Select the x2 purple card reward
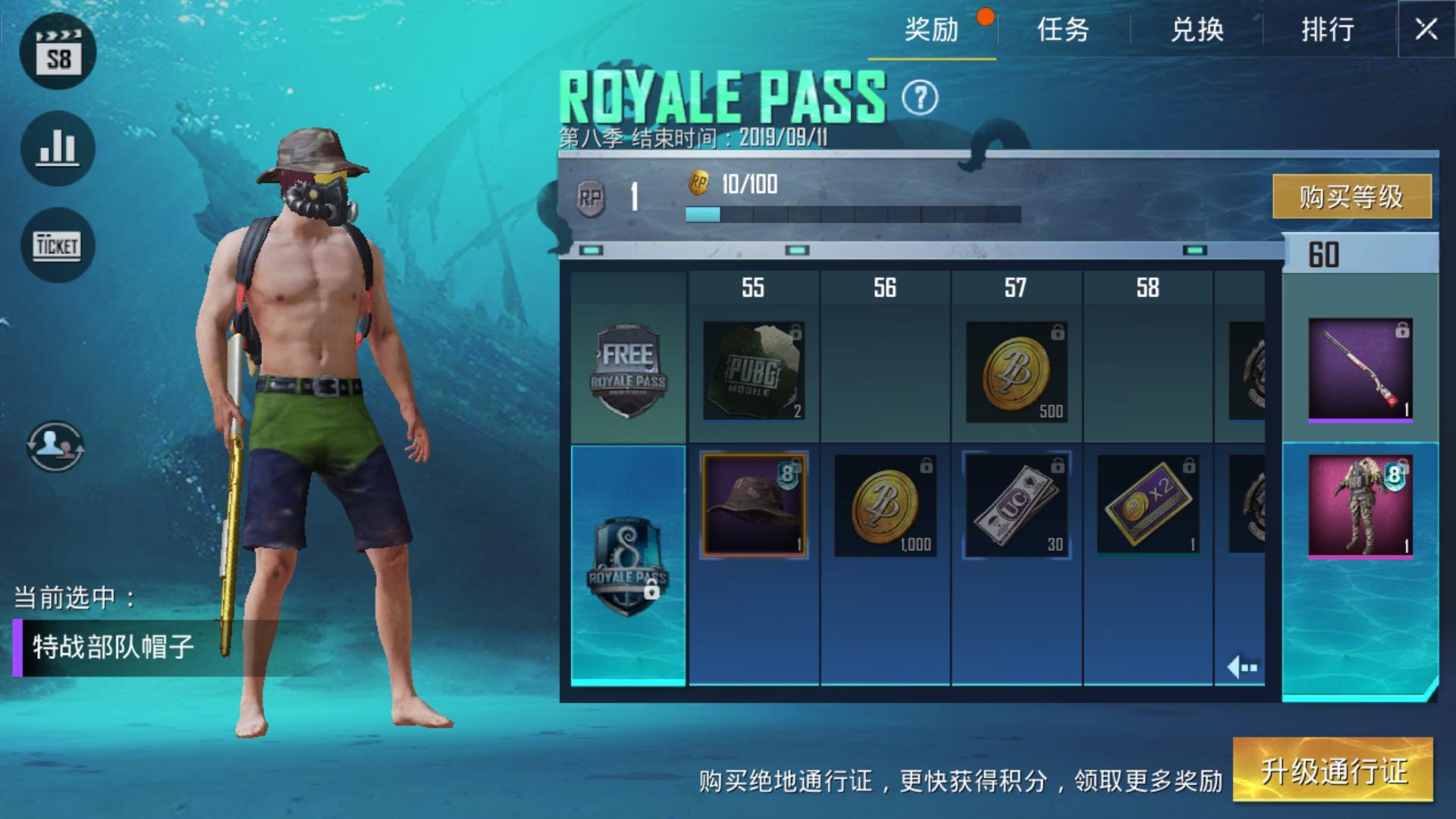Image resolution: width=1456 pixels, height=819 pixels. 1147,504
